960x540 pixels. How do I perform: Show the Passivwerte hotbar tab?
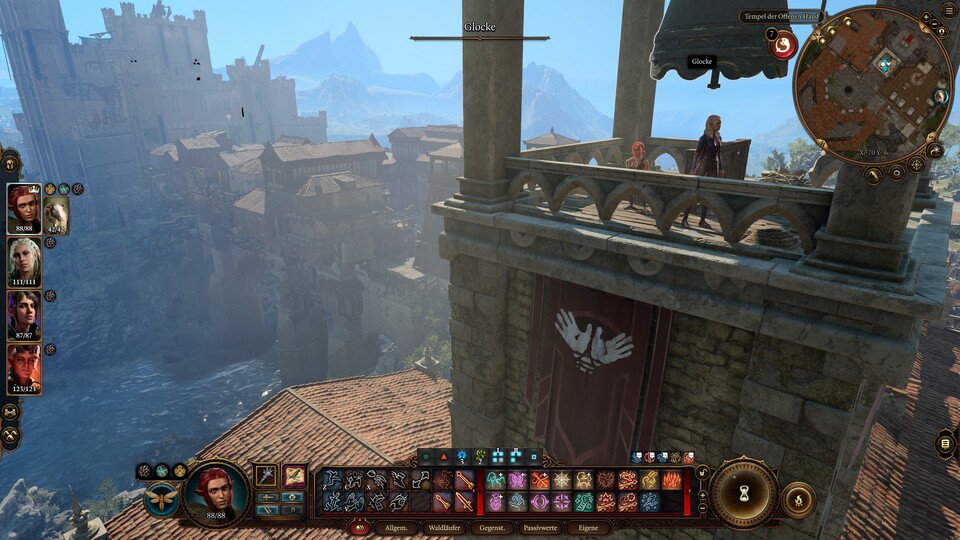coord(541,528)
